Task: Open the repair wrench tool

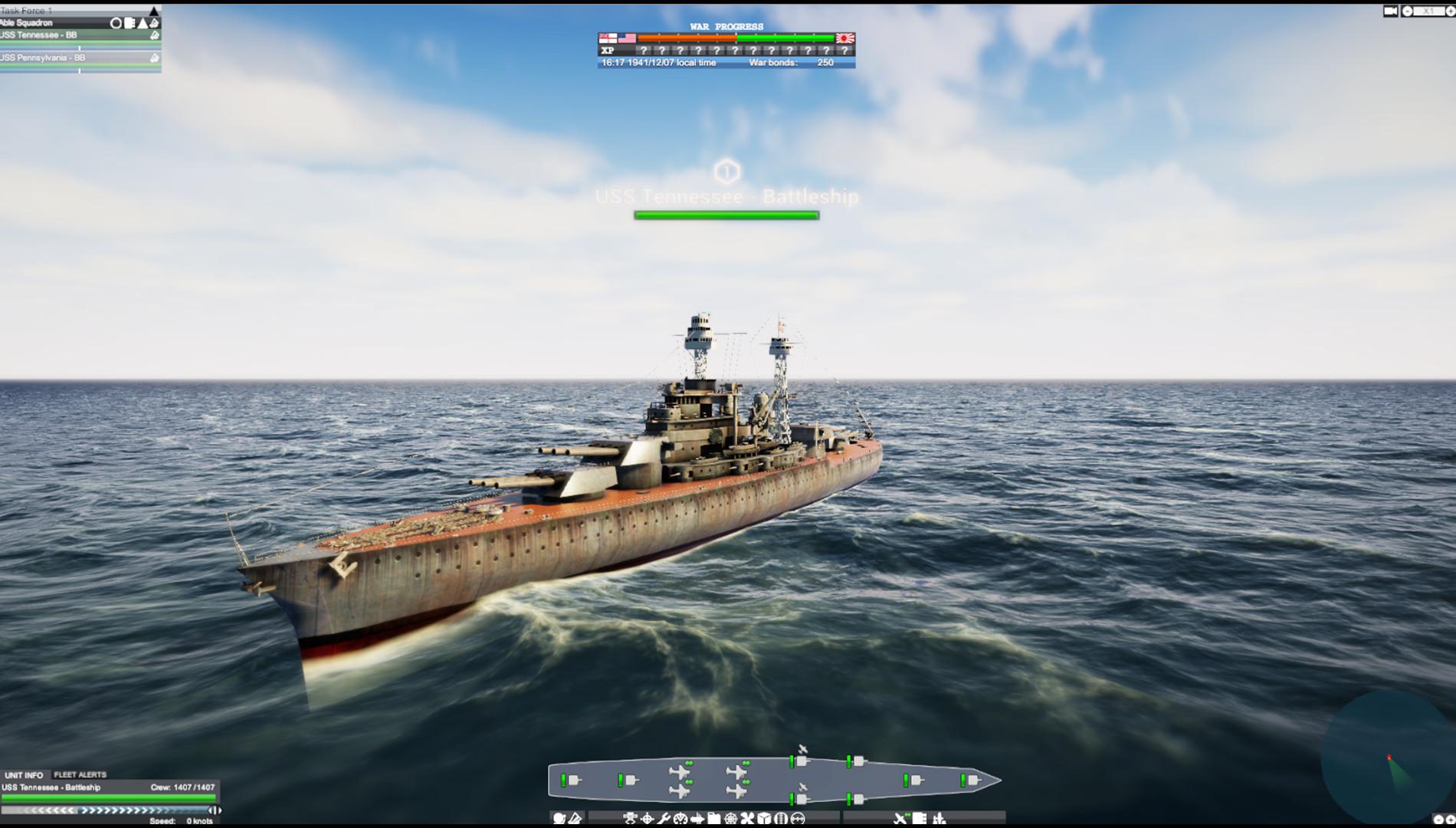Action: pos(665,816)
